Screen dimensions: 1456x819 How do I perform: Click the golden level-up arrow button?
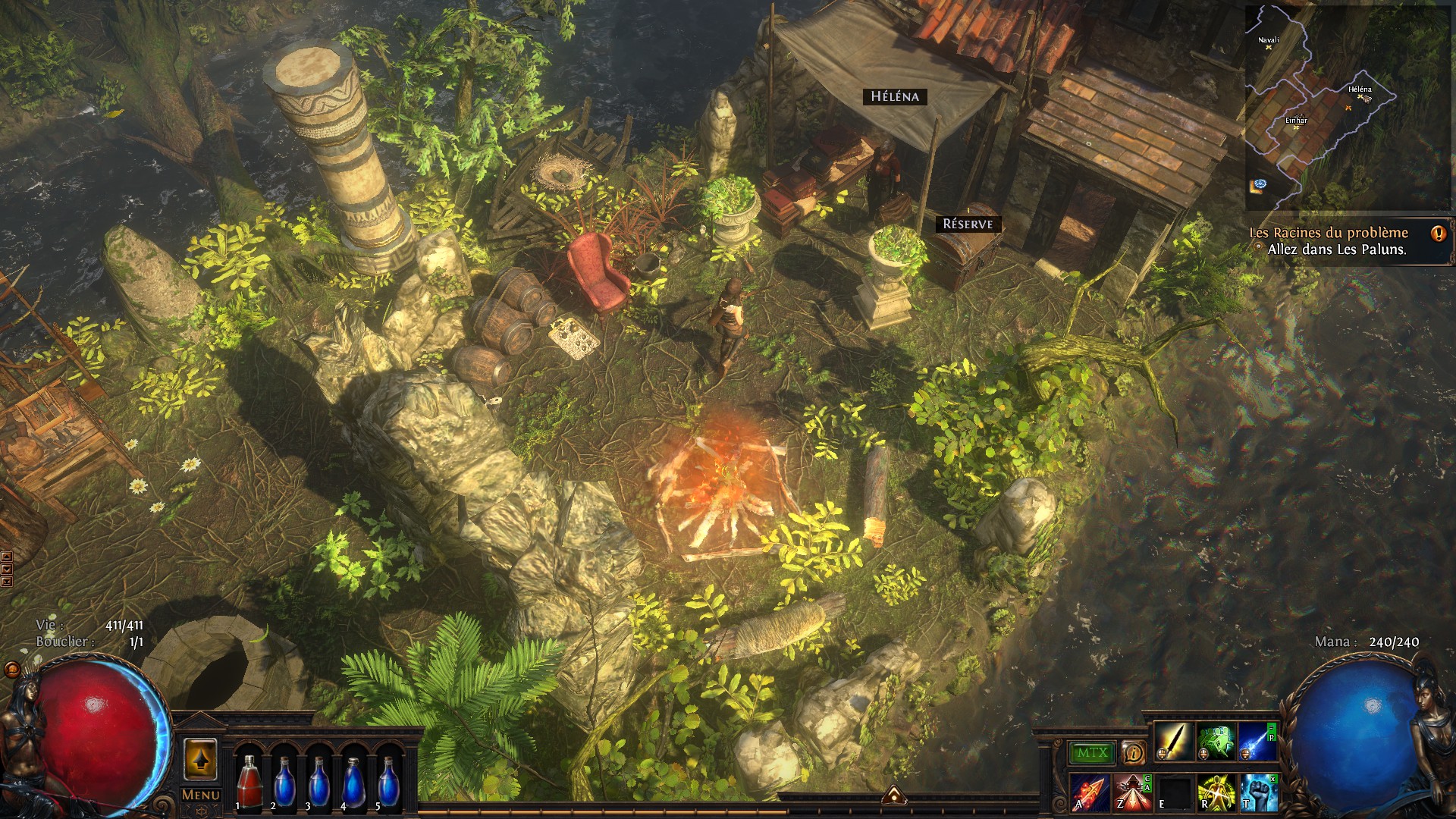200,758
